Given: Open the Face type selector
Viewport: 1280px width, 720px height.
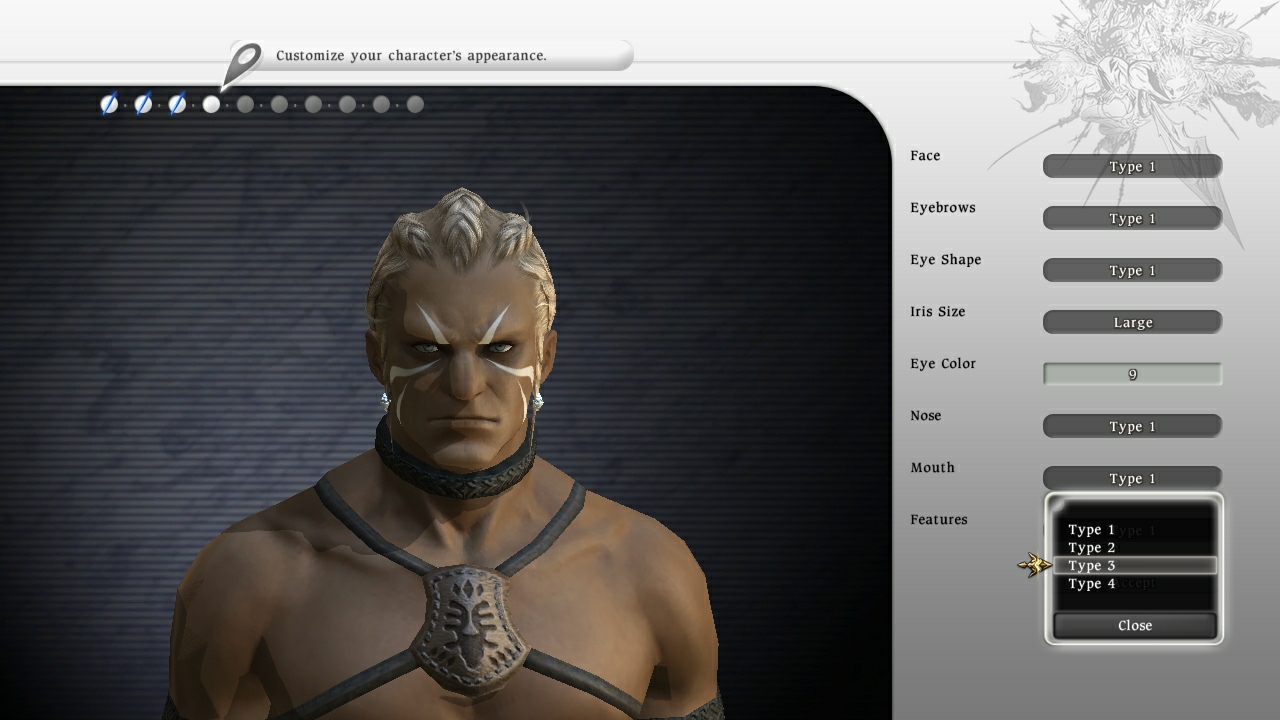Looking at the screenshot, I should [x=1131, y=166].
